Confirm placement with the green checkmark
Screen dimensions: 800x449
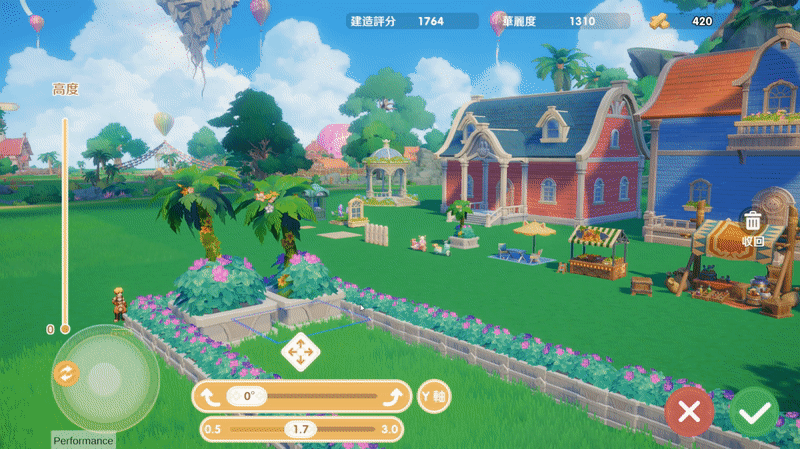pos(754,411)
